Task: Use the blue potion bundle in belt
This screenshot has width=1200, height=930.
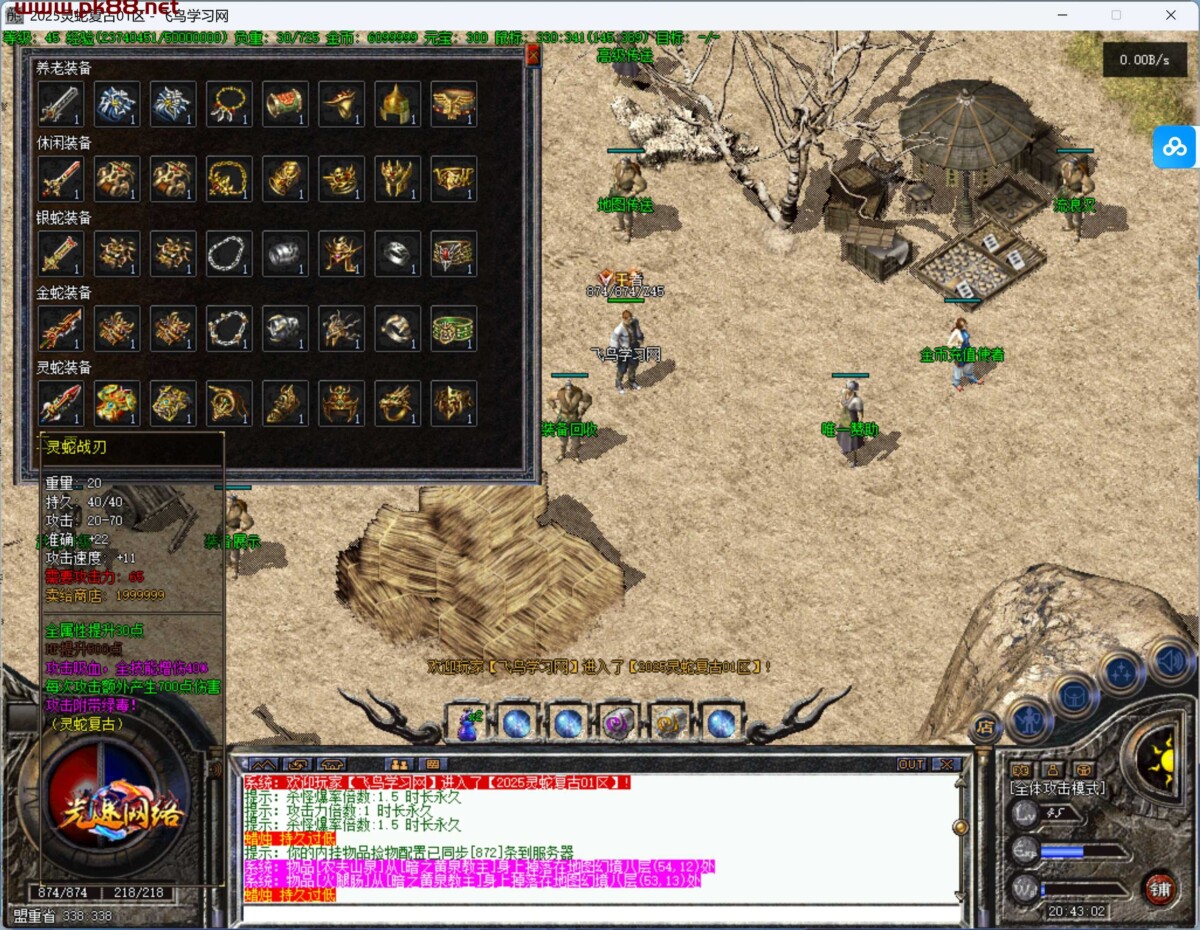Action: click(x=467, y=722)
